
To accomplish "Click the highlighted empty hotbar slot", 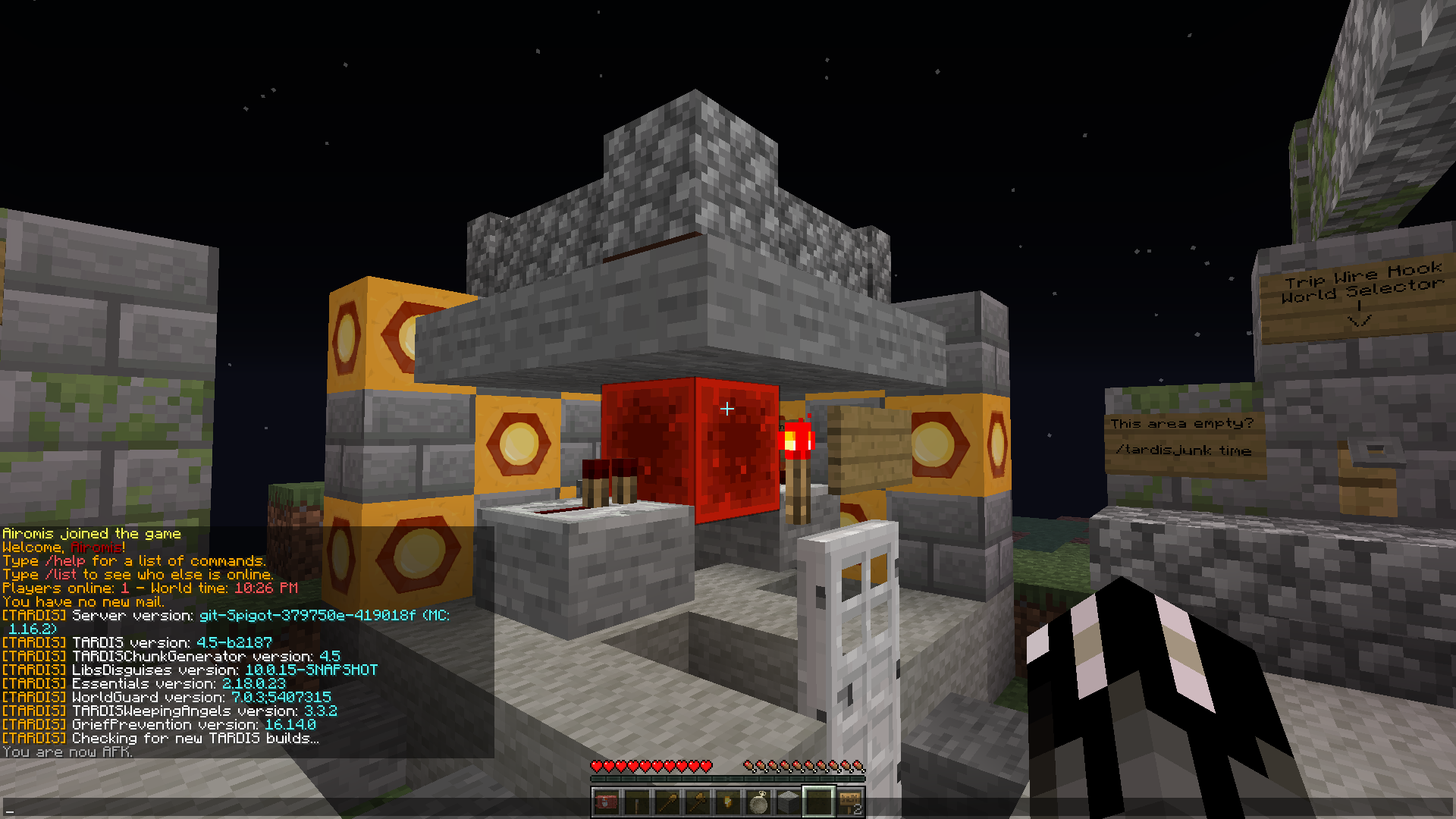I will (x=819, y=802).
